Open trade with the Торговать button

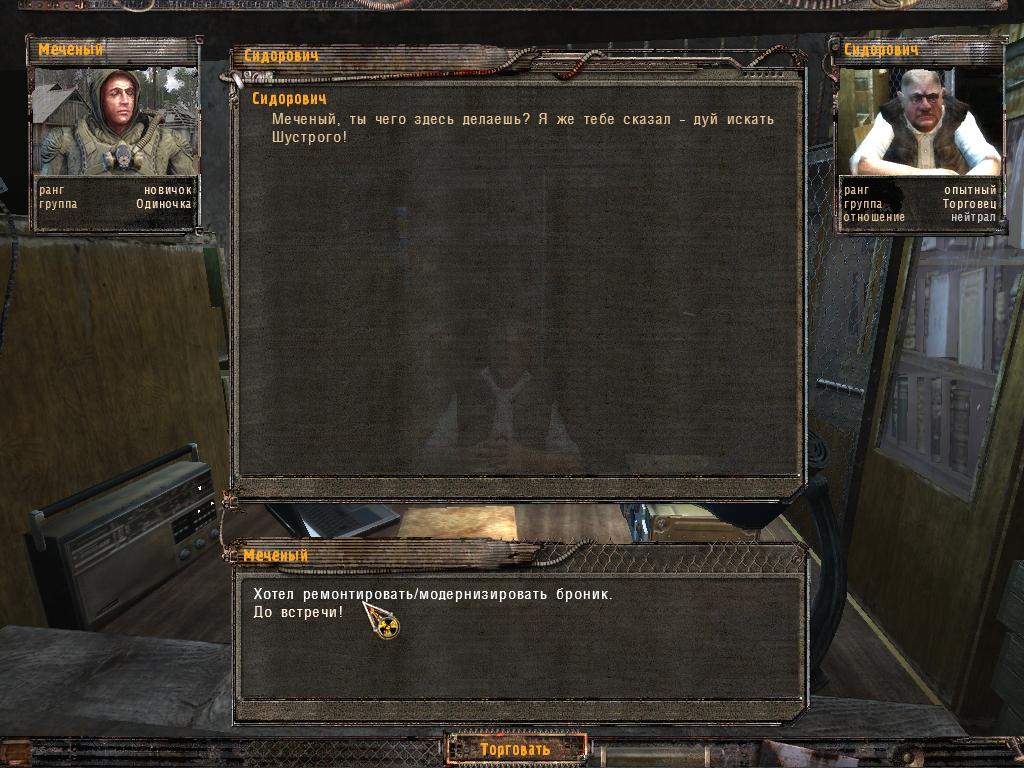pyautogui.click(x=515, y=749)
